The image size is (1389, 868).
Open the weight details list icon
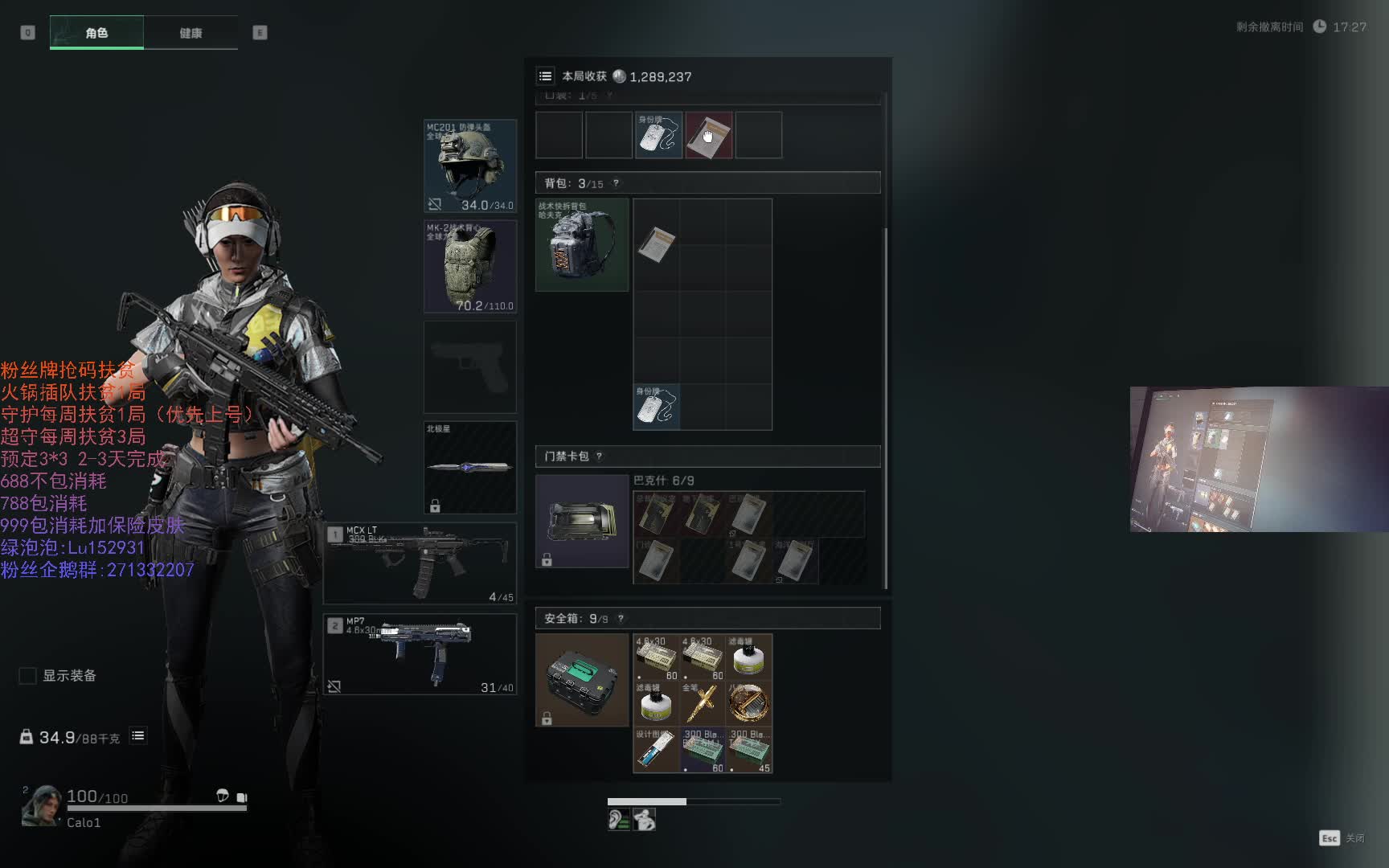click(138, 736)
